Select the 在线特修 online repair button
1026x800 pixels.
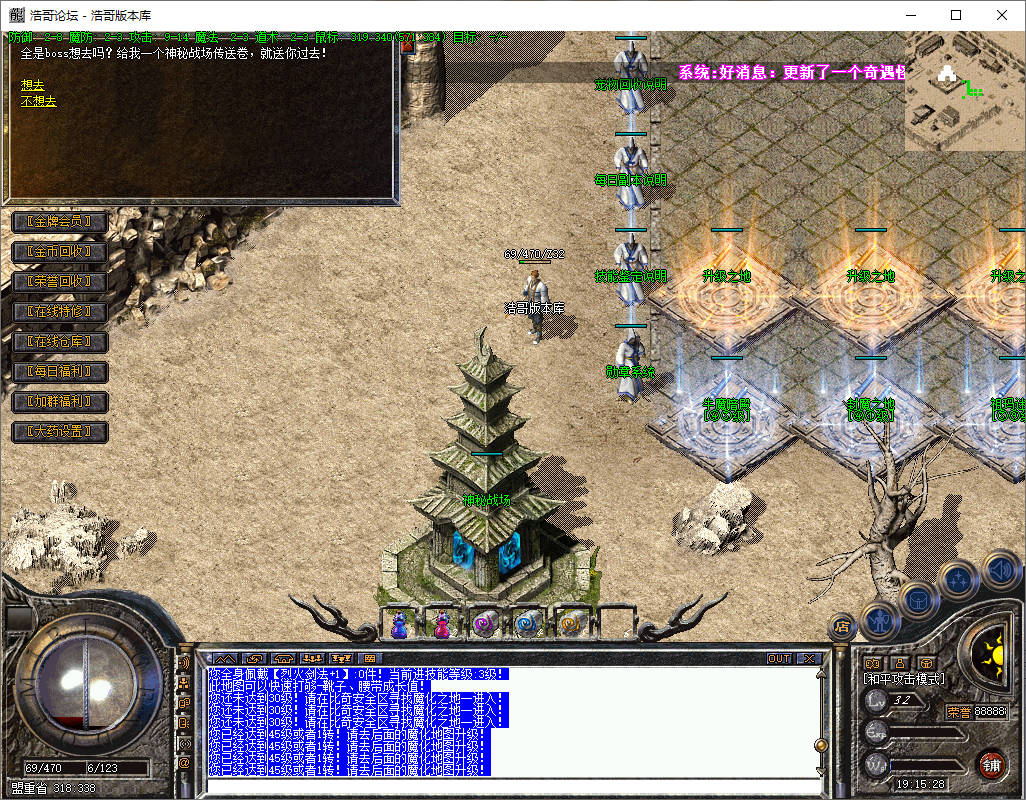(59, 312)
